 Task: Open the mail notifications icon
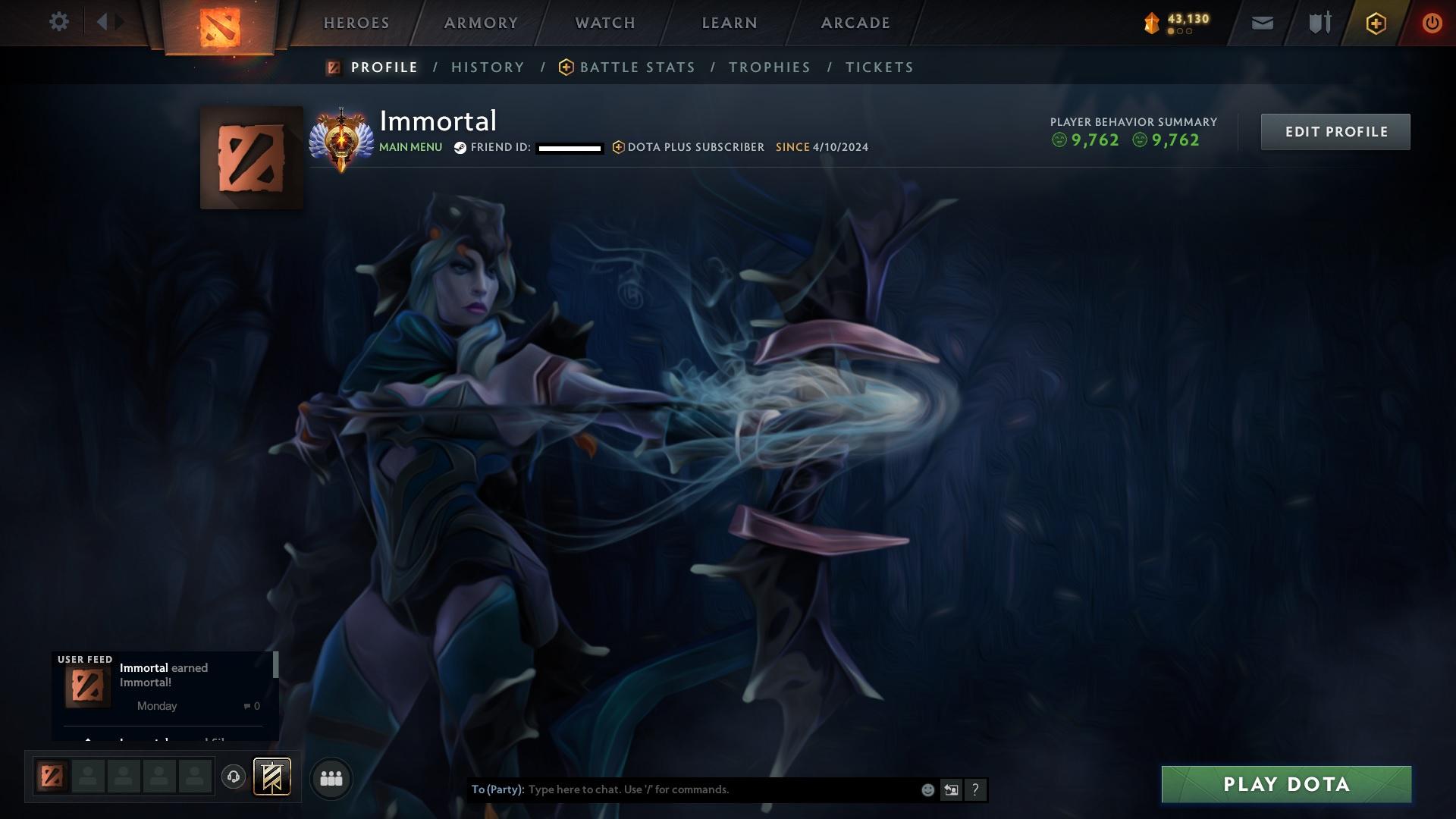(1262, 22)
